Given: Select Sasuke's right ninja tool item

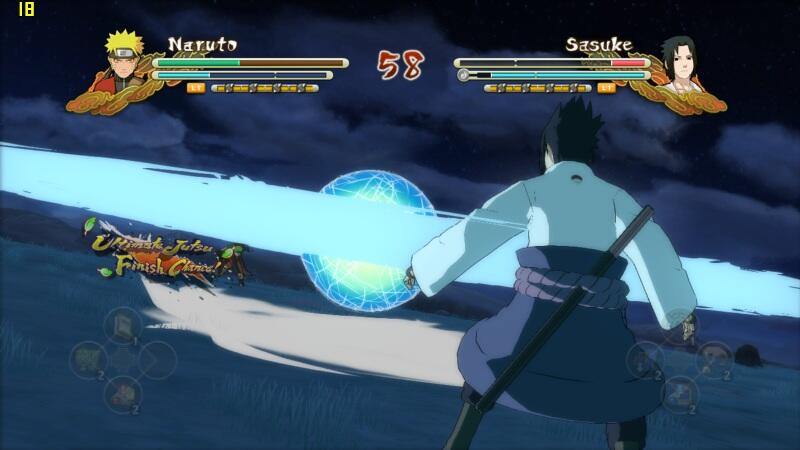Looking at the screenshot, I should pyautogui.click(x=713, y=357).
